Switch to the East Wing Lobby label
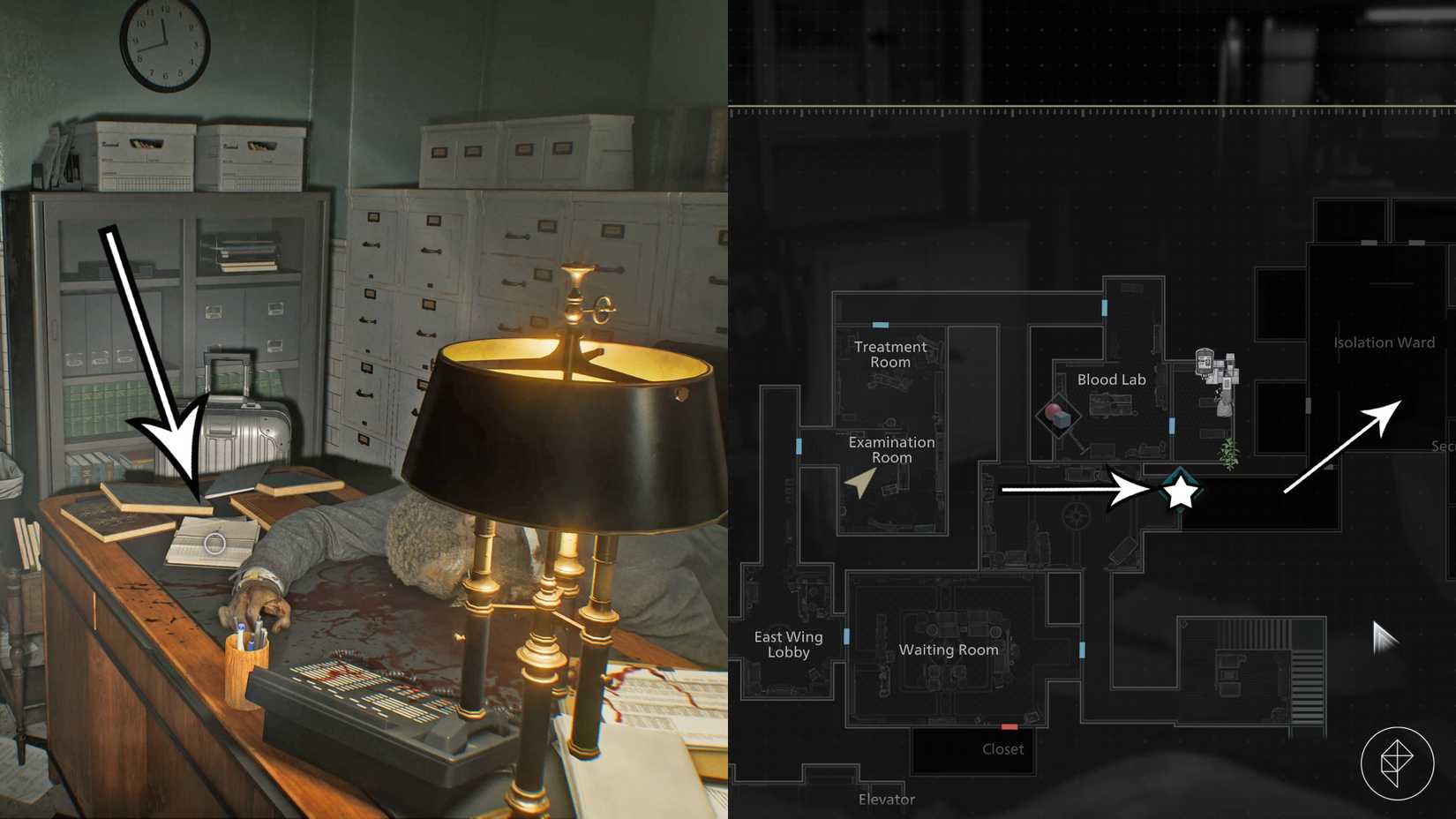 tap(788, 644)
